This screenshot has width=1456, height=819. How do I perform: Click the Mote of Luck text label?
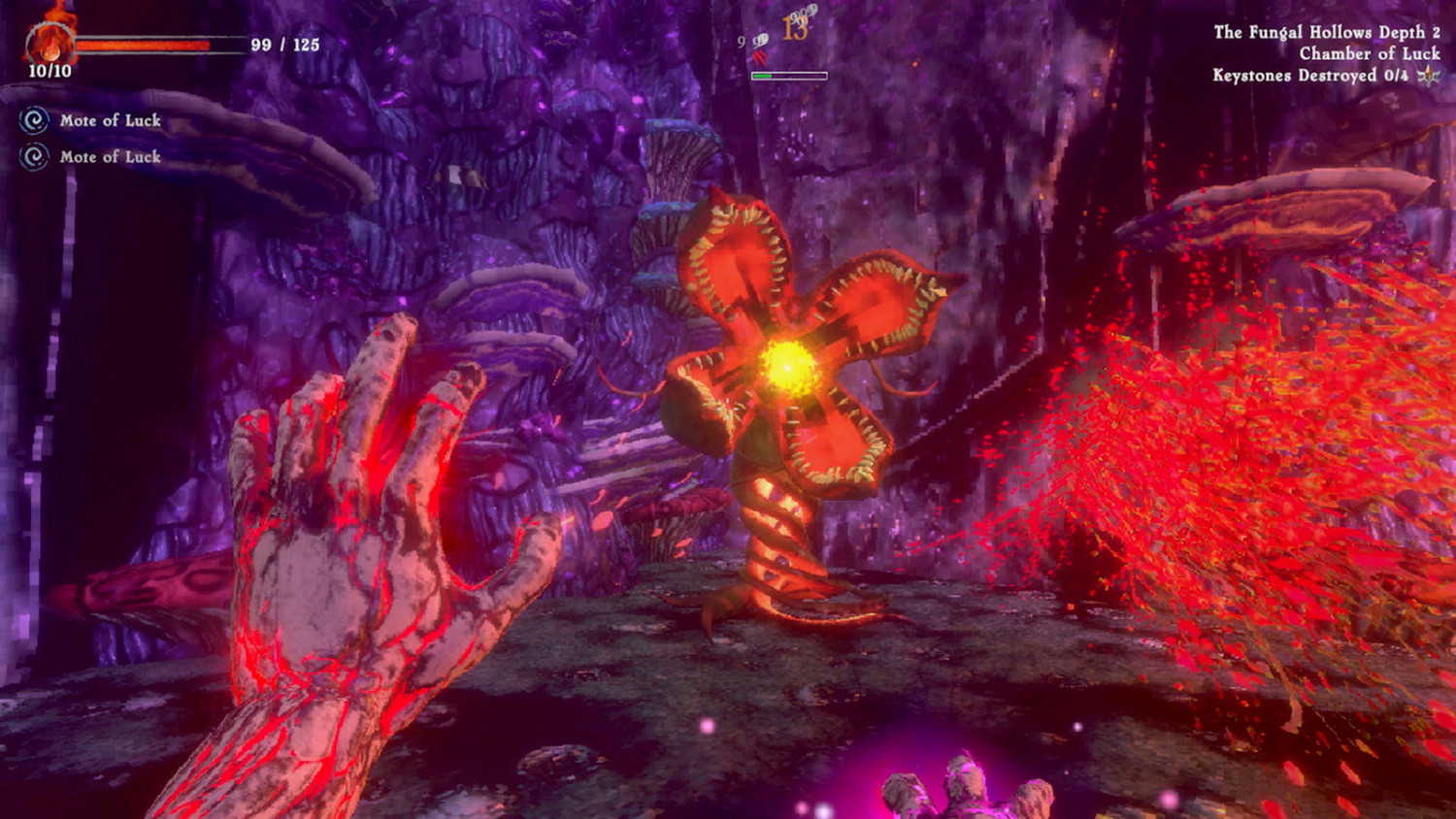109,121
